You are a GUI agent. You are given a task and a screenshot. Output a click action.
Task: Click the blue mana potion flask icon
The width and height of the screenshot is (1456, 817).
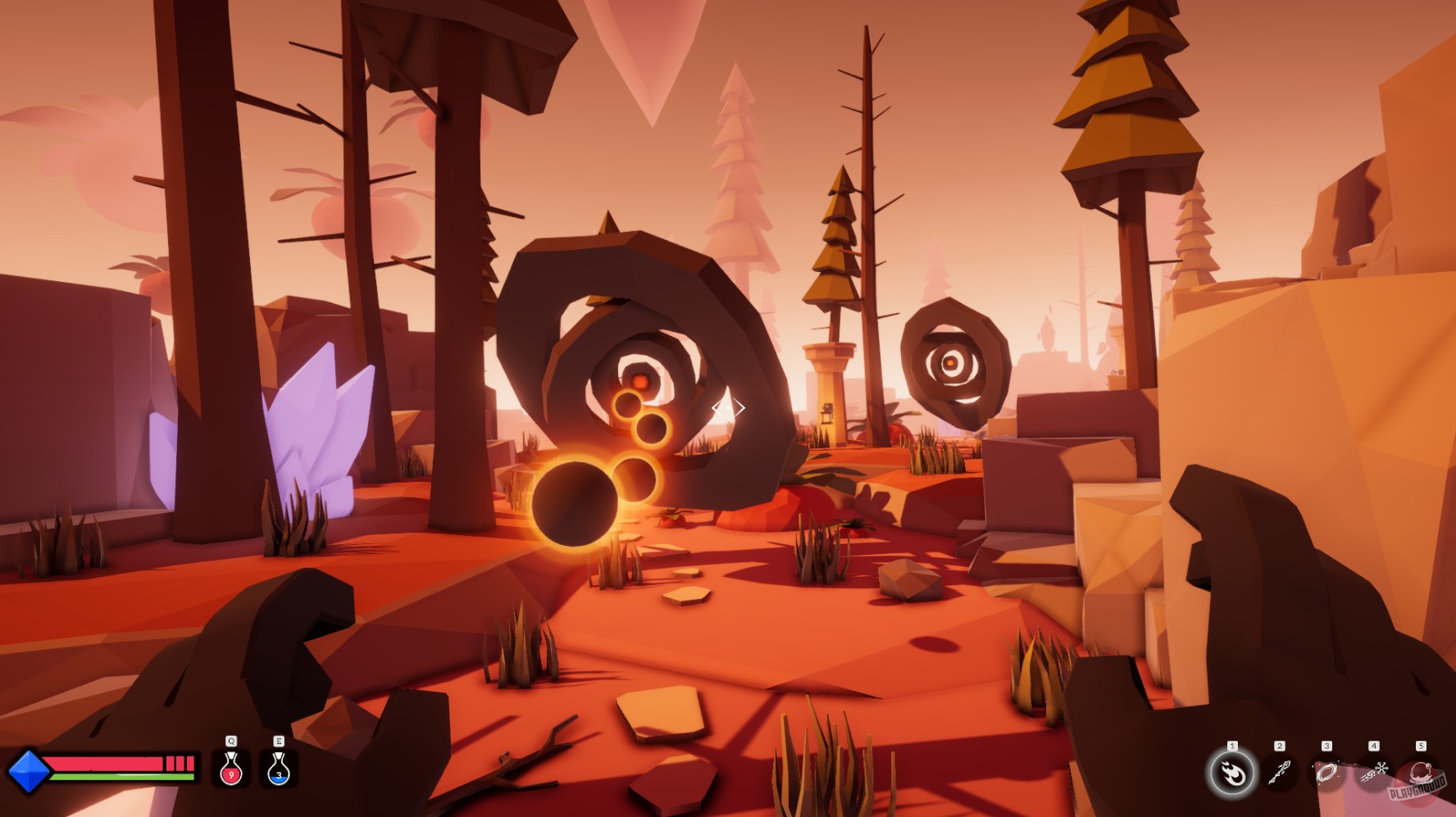(x=279, y=767)
